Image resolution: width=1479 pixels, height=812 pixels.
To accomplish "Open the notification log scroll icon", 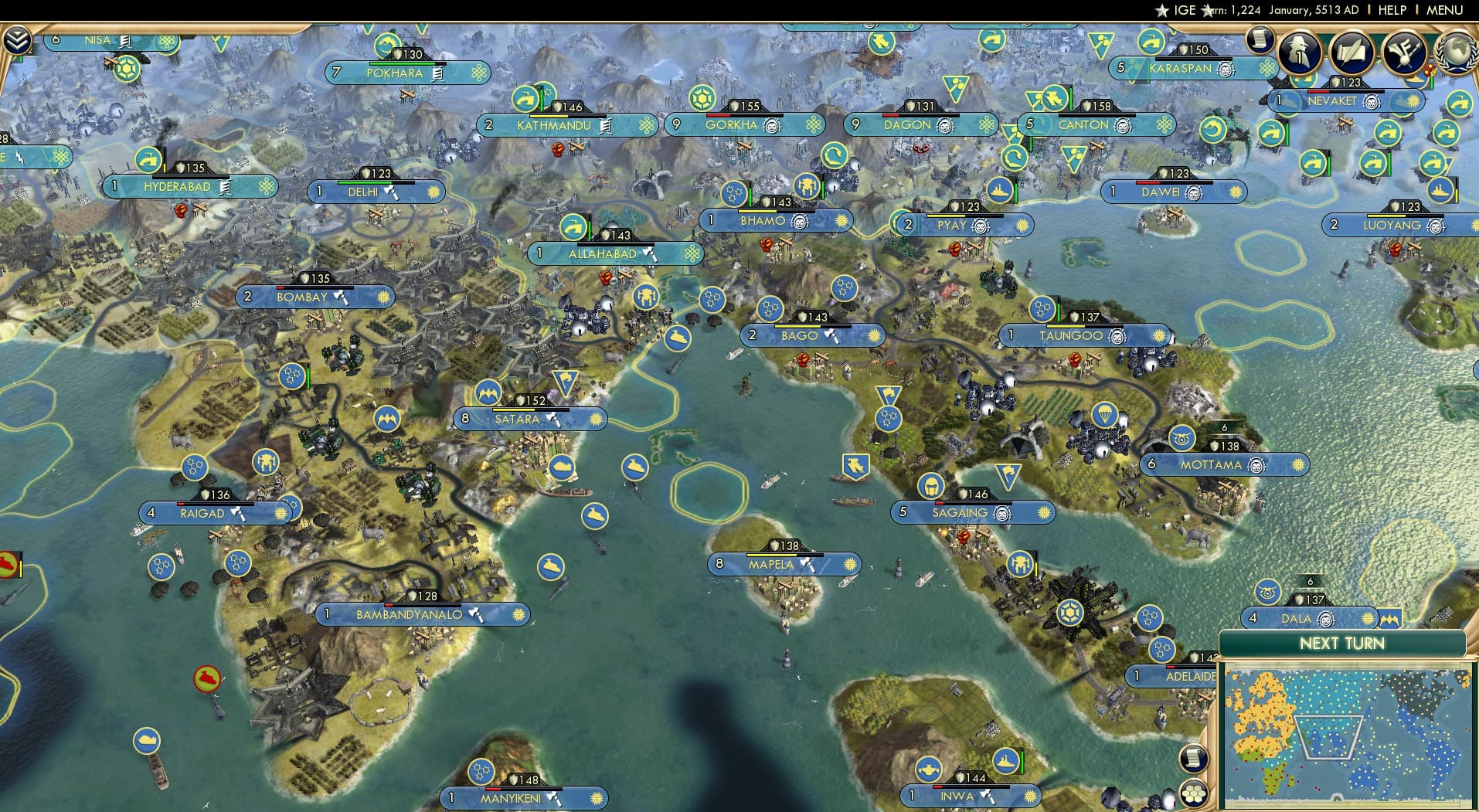I will [1259, 42].
